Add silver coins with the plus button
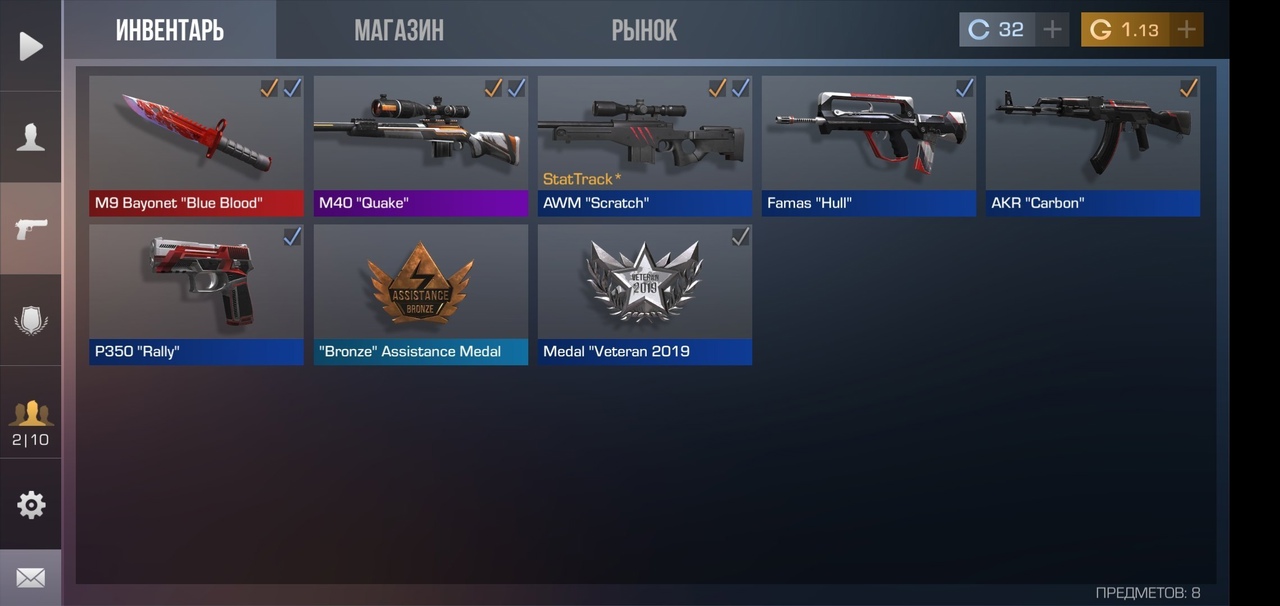Viewport: 1280px width, 606px height. 1052,30
